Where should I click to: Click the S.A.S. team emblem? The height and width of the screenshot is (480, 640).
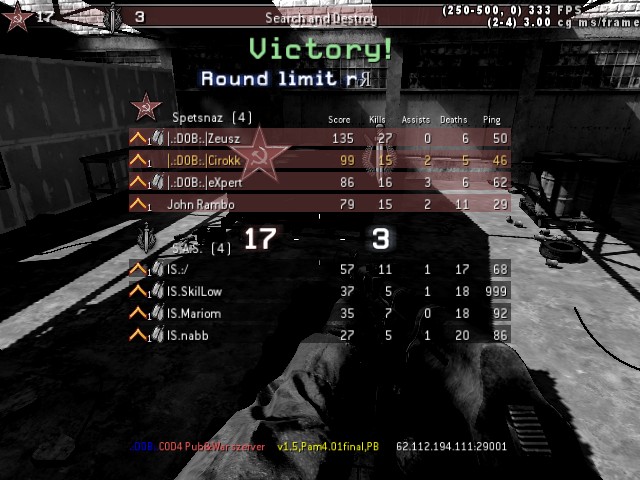point(148,240)
